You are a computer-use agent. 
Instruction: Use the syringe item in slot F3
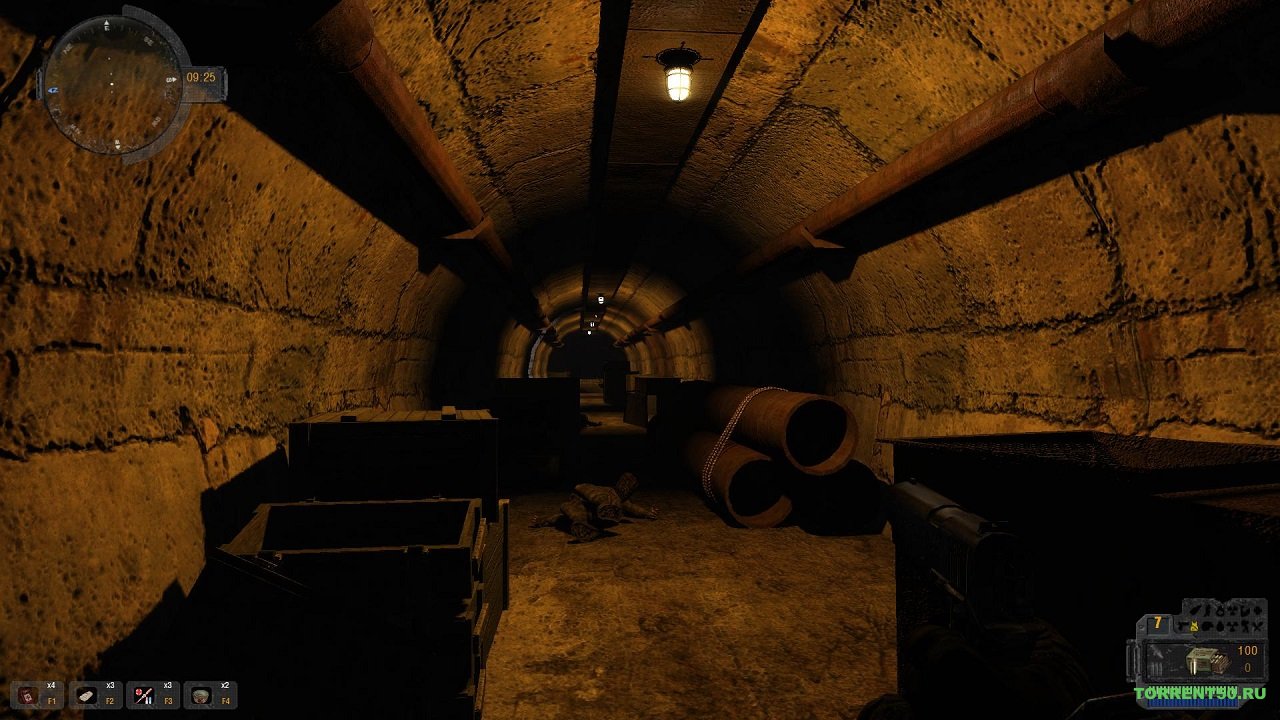point(143,695)
